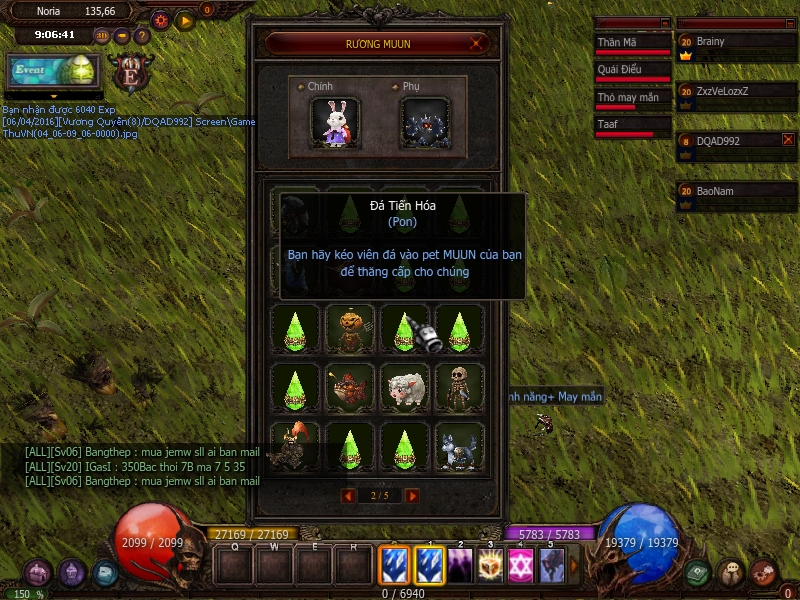Open the Event egg banner
Viewport: 800px width, 600px height.
tap(54, 70)
